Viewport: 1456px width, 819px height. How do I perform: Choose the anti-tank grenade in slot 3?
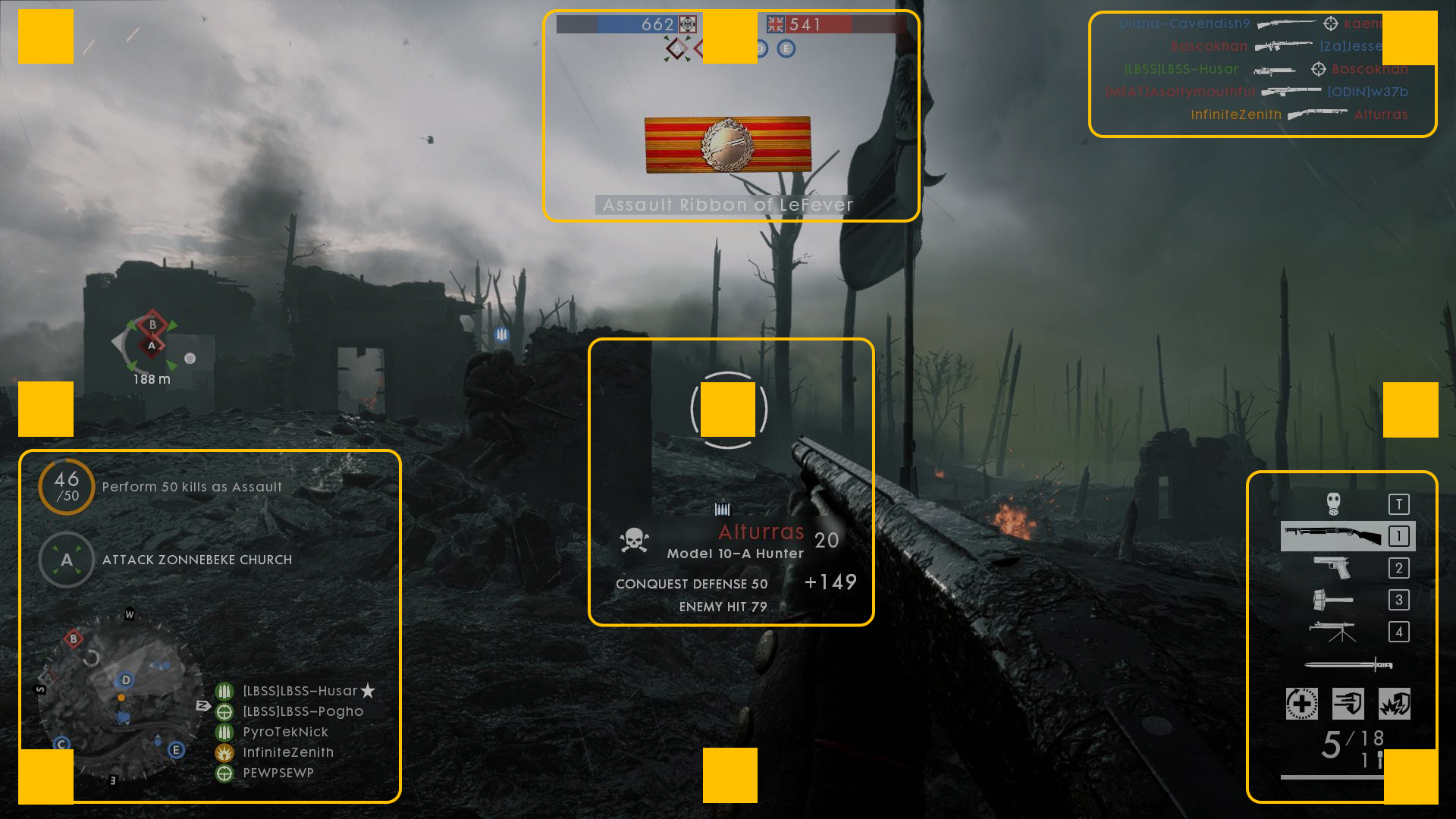tap(1332, 600)
